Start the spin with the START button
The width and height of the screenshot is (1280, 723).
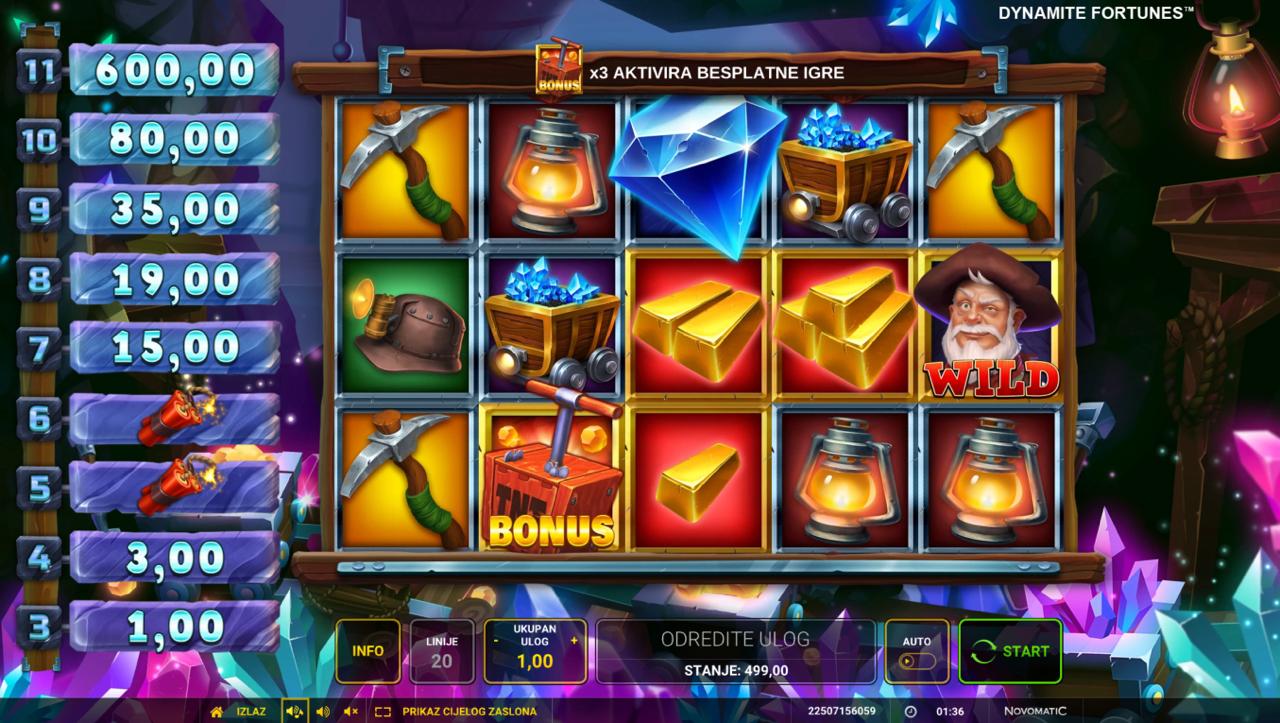click(x=1010, y=651)
